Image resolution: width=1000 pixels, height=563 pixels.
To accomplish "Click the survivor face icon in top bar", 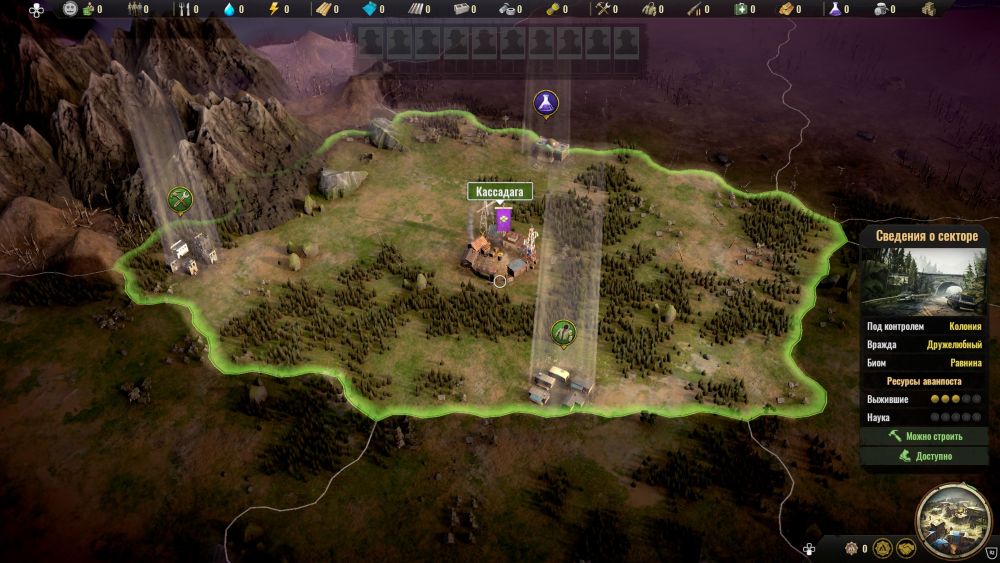I will coord(70,10).
